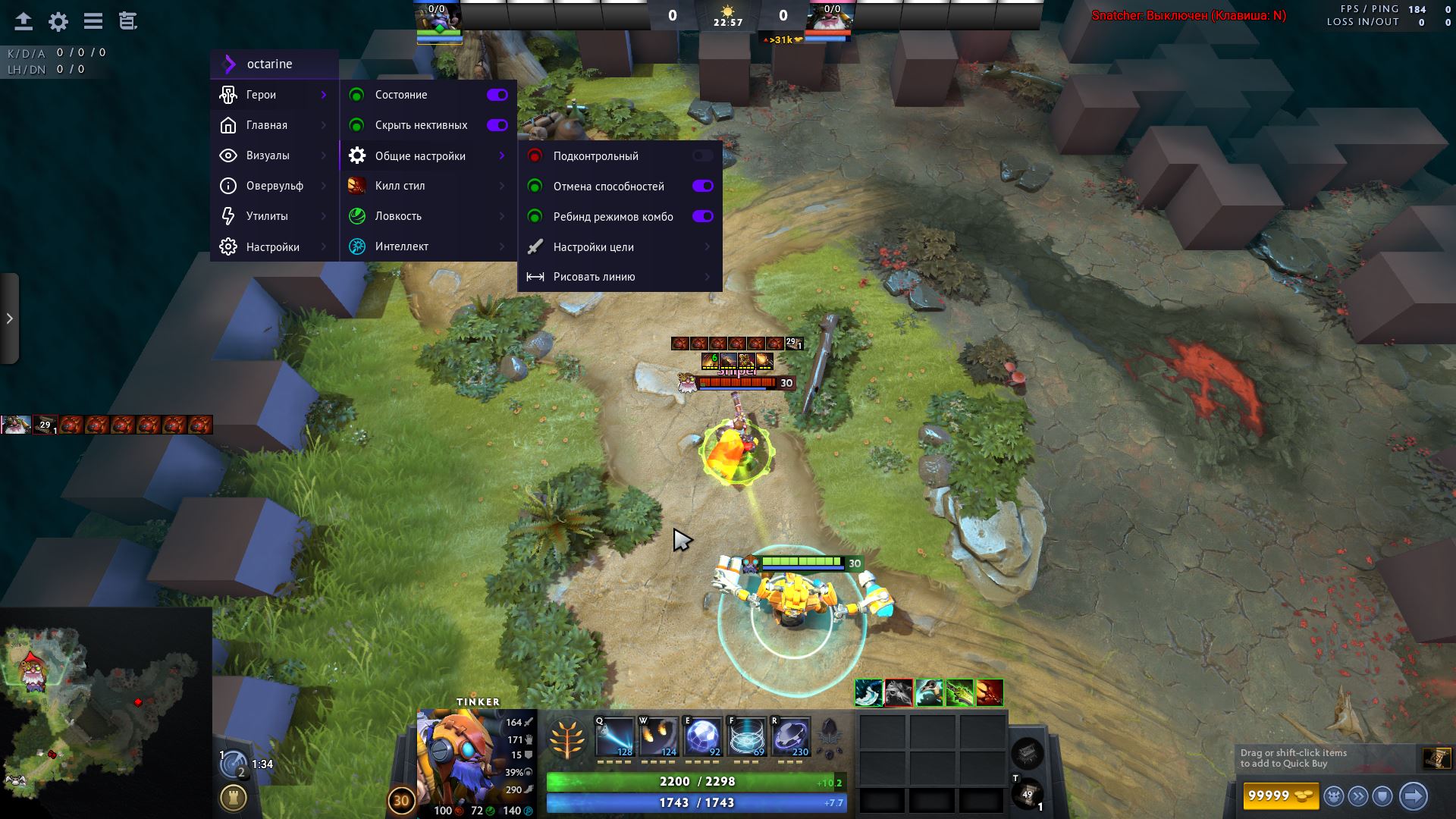Choose the Овервульф menu entry
This screenshot has width=1456, height=819.
coord(273,186)
